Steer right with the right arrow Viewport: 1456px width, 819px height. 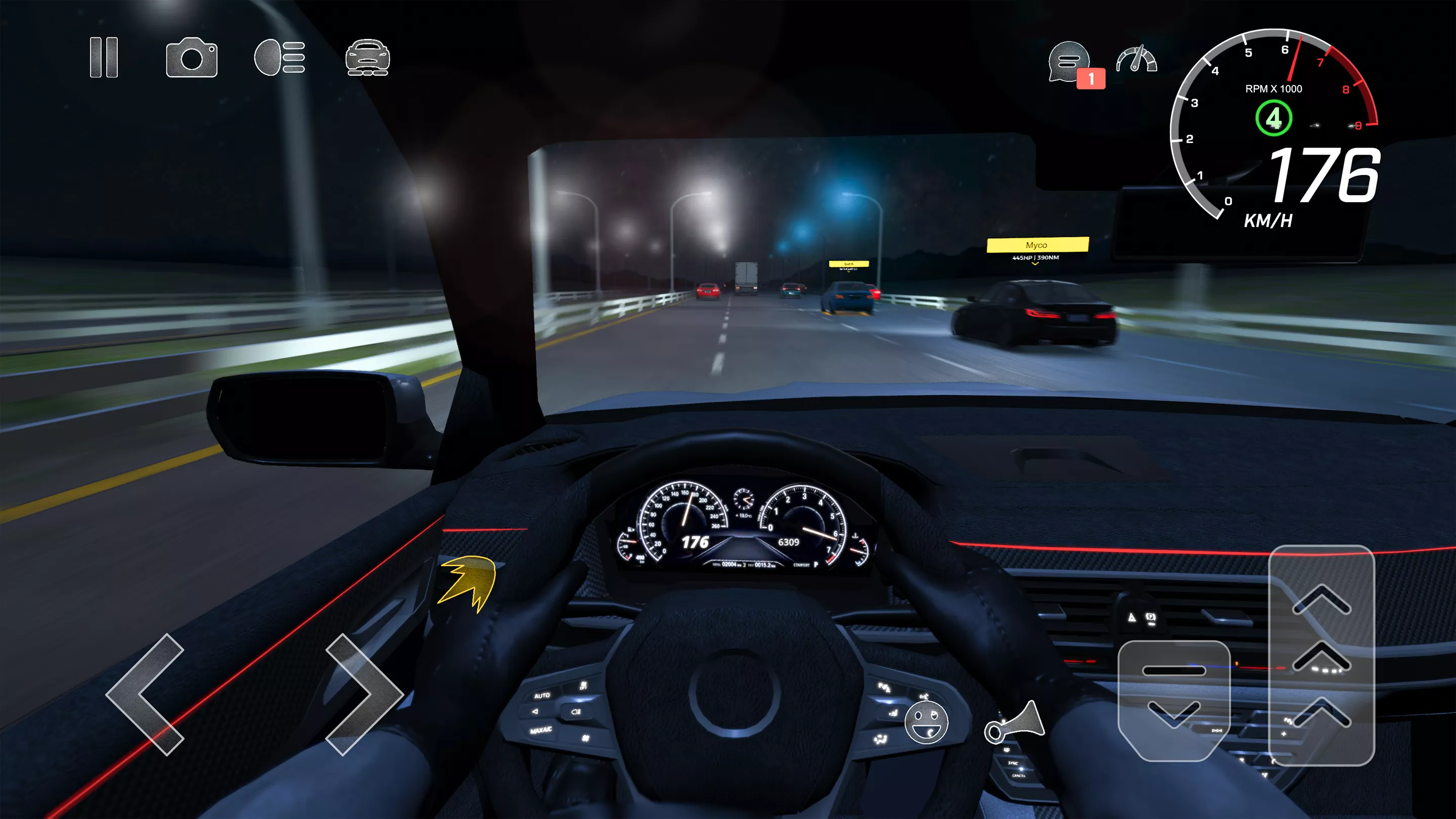[x=364, y=694]
